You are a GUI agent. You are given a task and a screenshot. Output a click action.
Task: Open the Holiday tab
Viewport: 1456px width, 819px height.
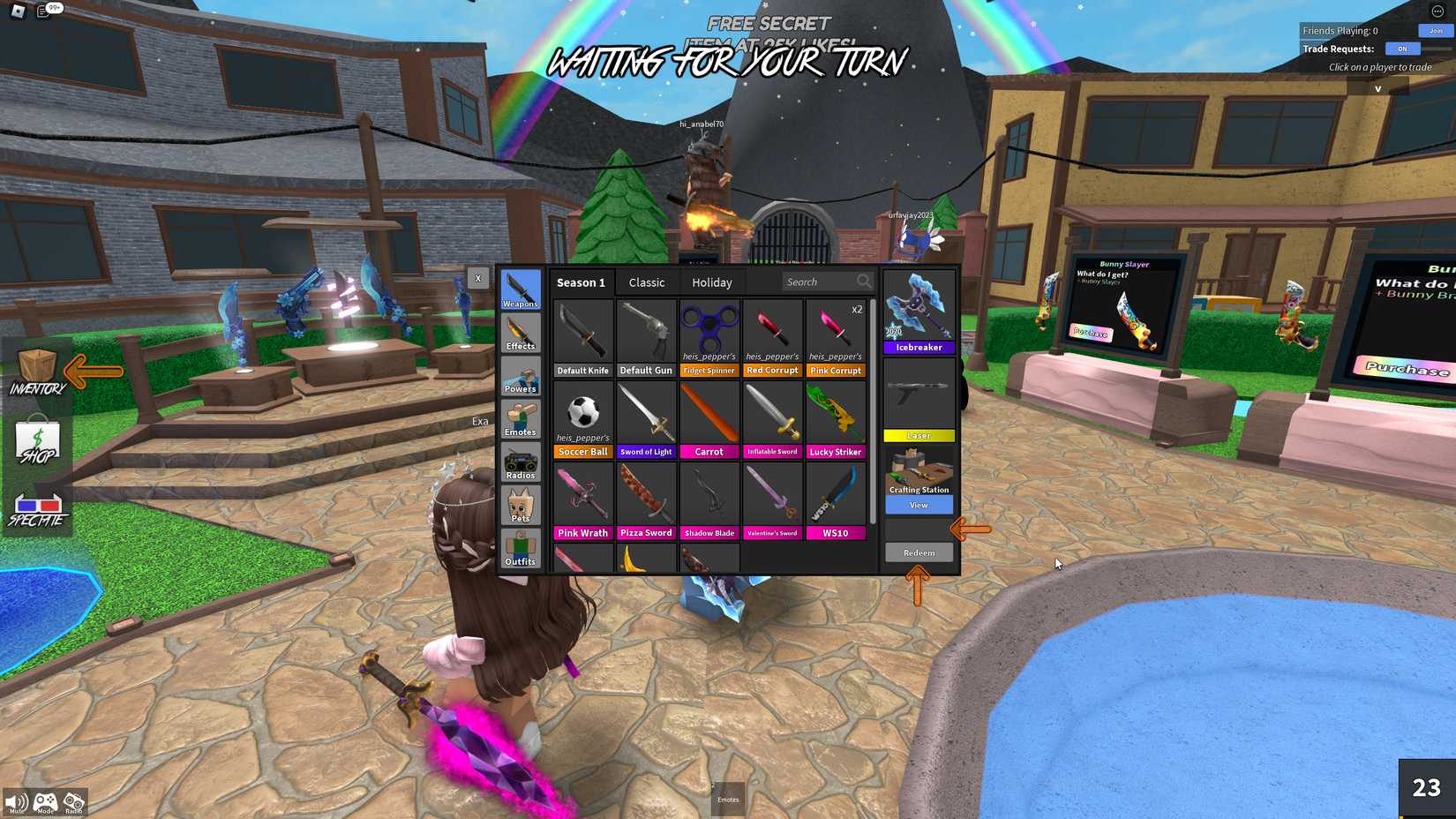point(712,282)
